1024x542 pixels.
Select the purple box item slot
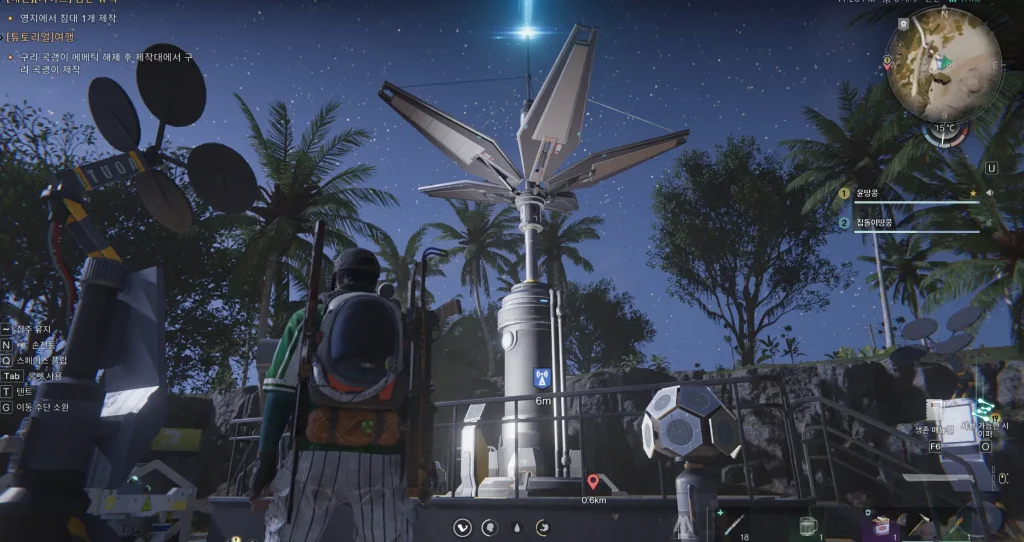(x=882, y=525)
